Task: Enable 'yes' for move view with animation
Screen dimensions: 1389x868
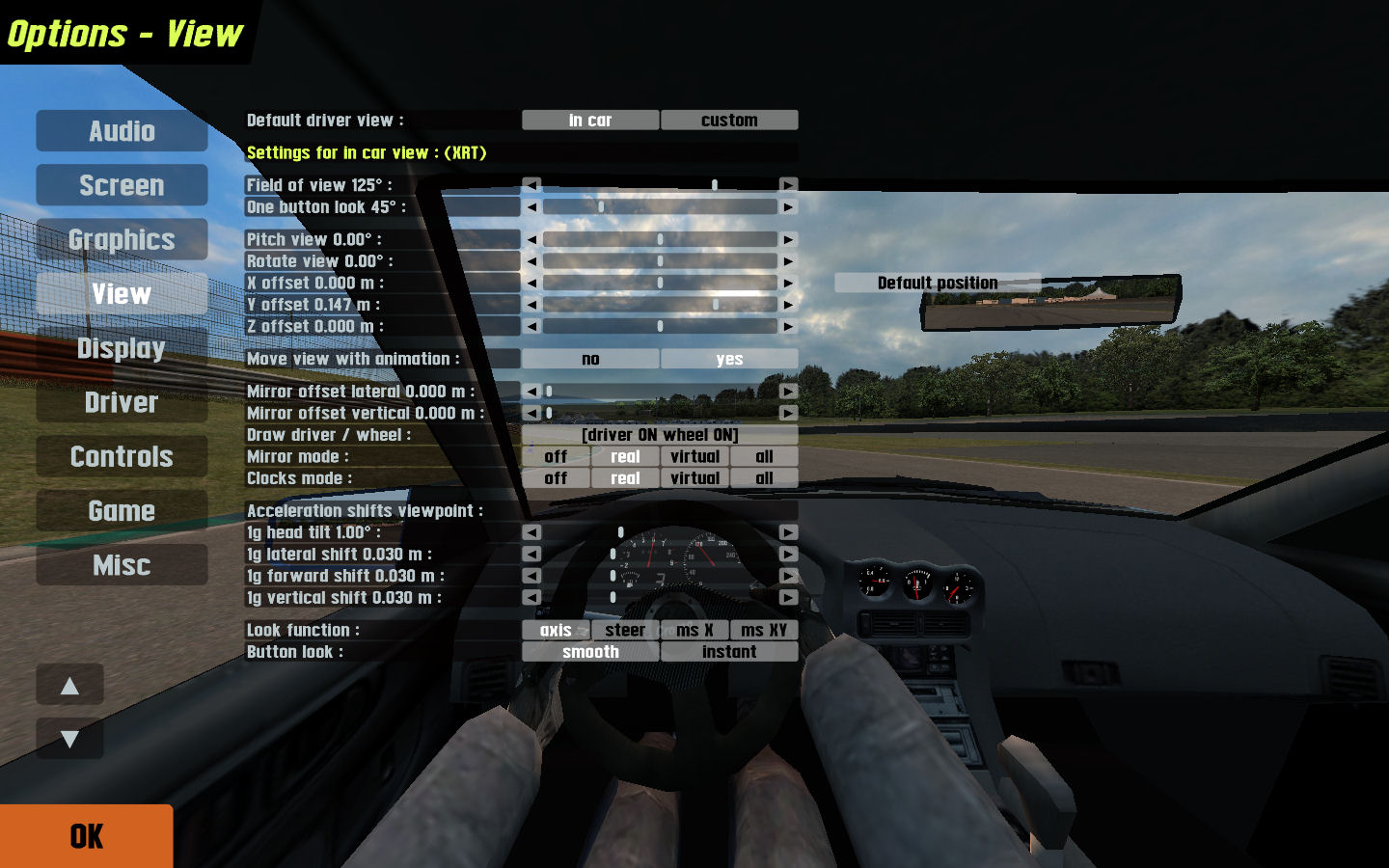Action: tap(729, 359)
